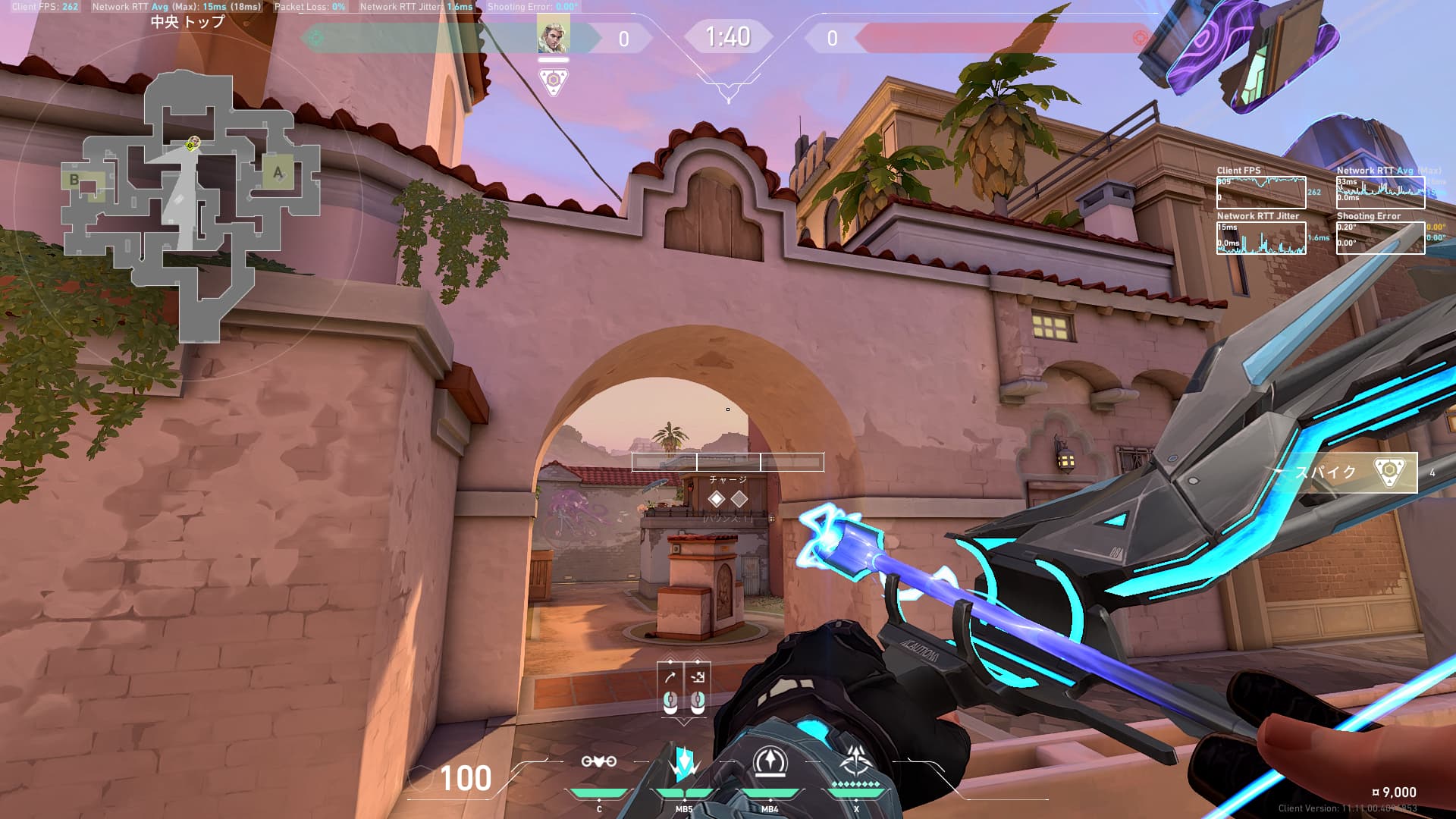Choose the Recon Bolt ability icon
Viewport: 1456px width, 819px height.
(x=770, y=761)
